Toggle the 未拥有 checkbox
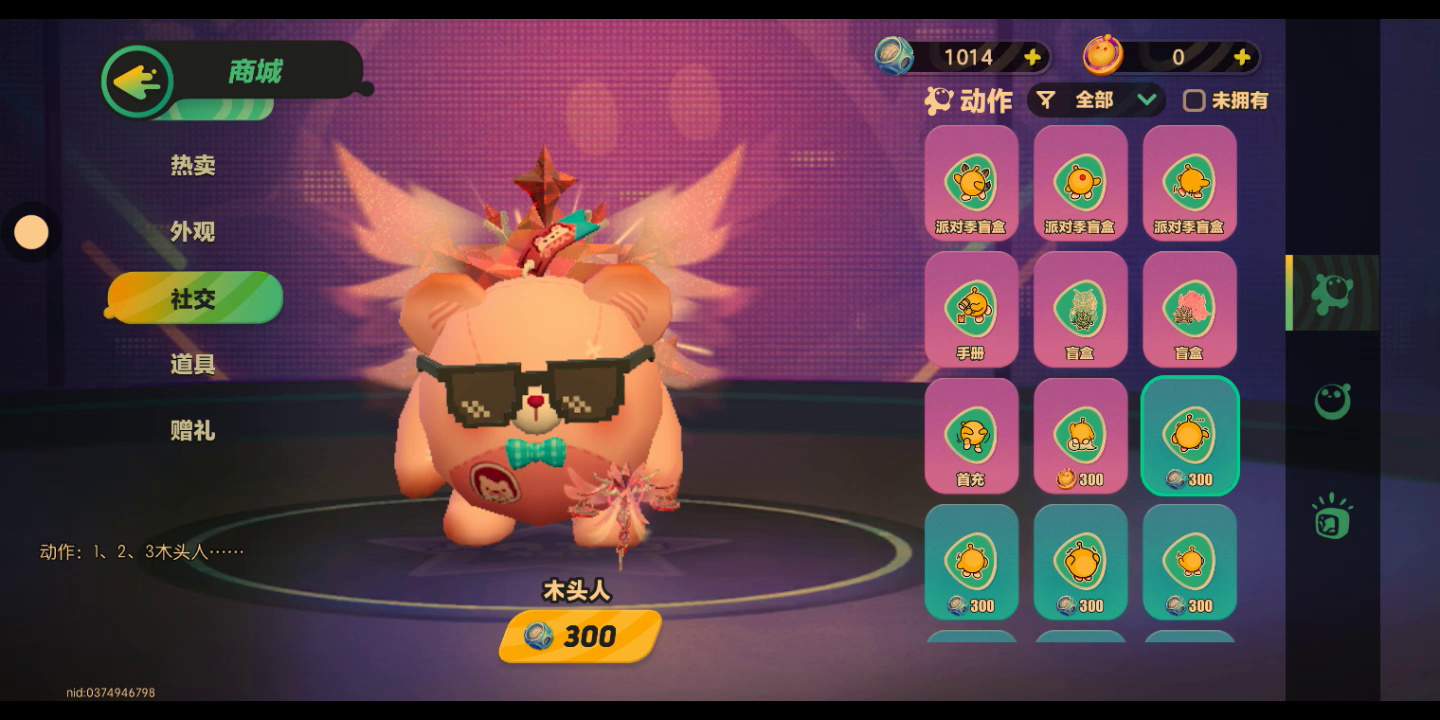Image resolution: width=1440 pixels, height=720 pixels. tap(1194, 100)
